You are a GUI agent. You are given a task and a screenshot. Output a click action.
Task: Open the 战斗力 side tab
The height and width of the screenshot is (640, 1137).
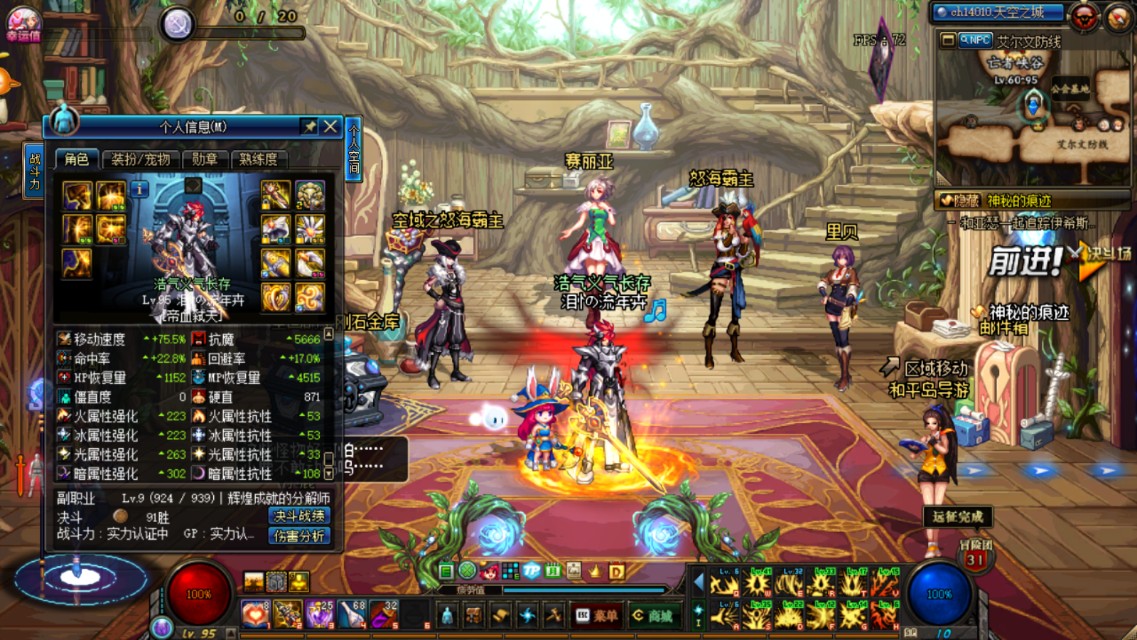34,170
